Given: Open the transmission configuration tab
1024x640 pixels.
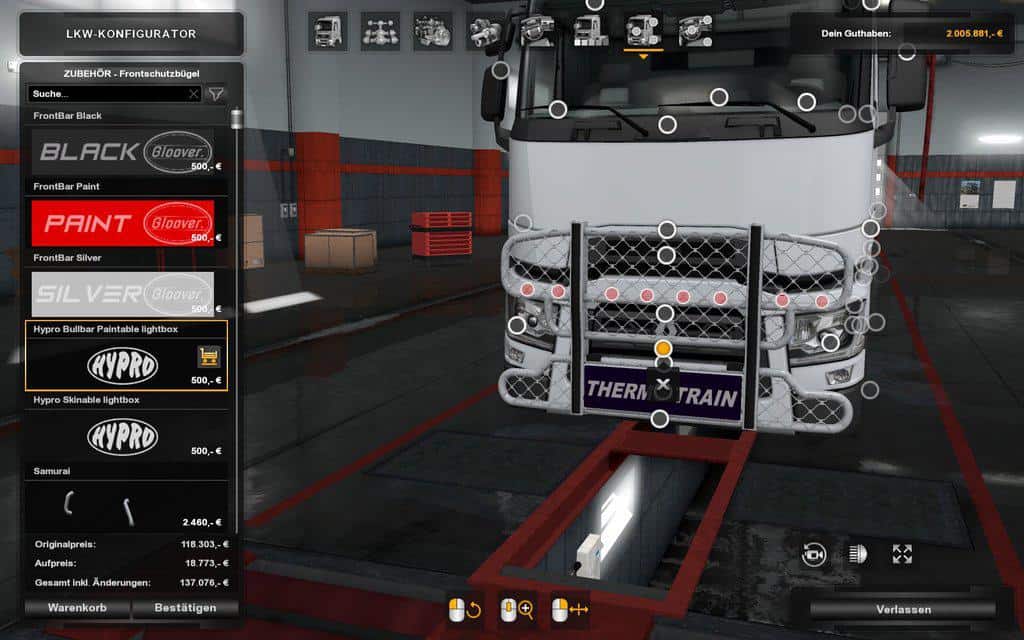Looking at the screenshot, I should [484, 33].
